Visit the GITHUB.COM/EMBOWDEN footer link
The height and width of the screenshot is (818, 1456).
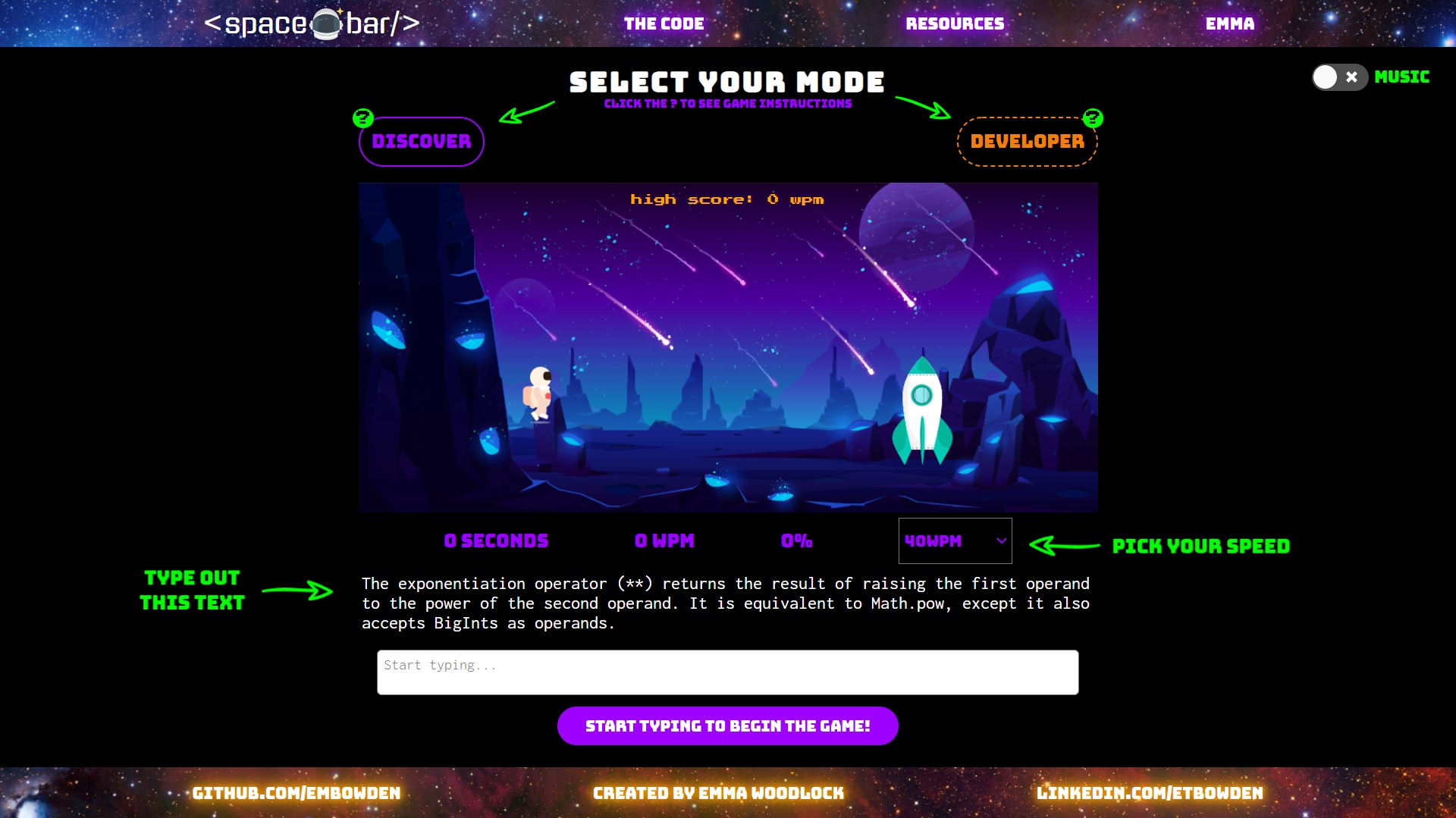297,793
